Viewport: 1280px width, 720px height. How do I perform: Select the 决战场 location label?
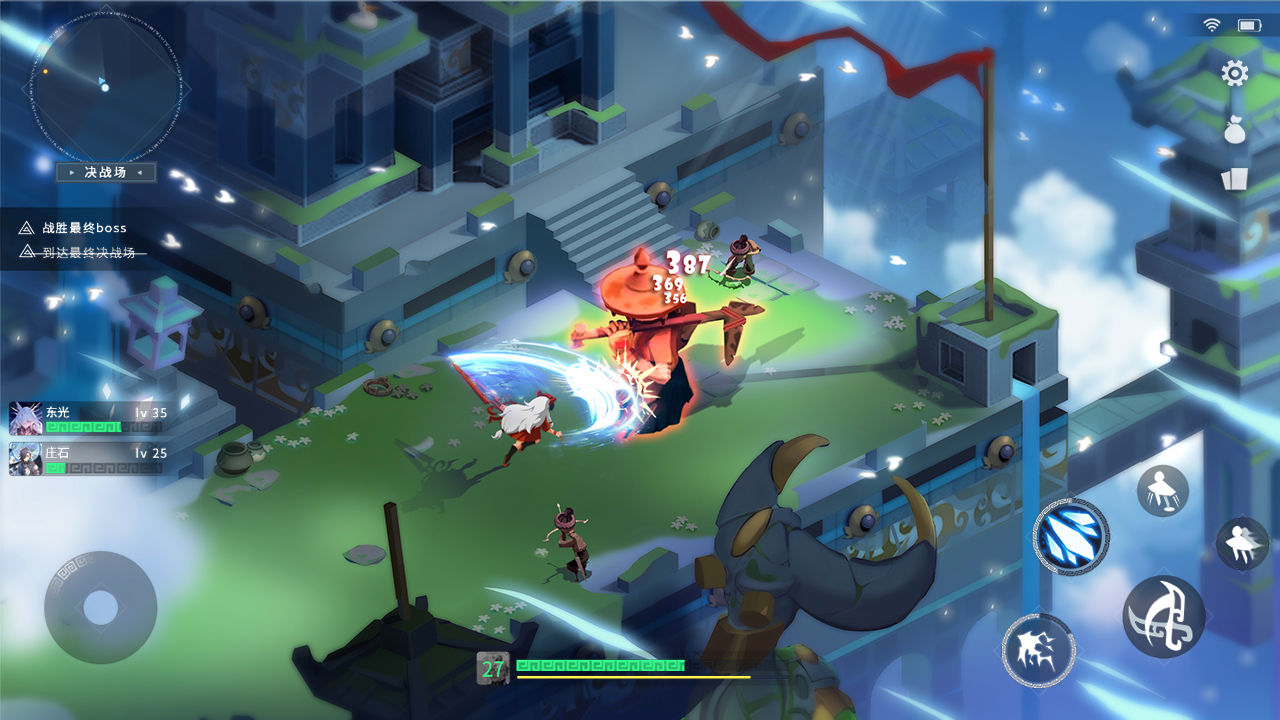[105, 172]
